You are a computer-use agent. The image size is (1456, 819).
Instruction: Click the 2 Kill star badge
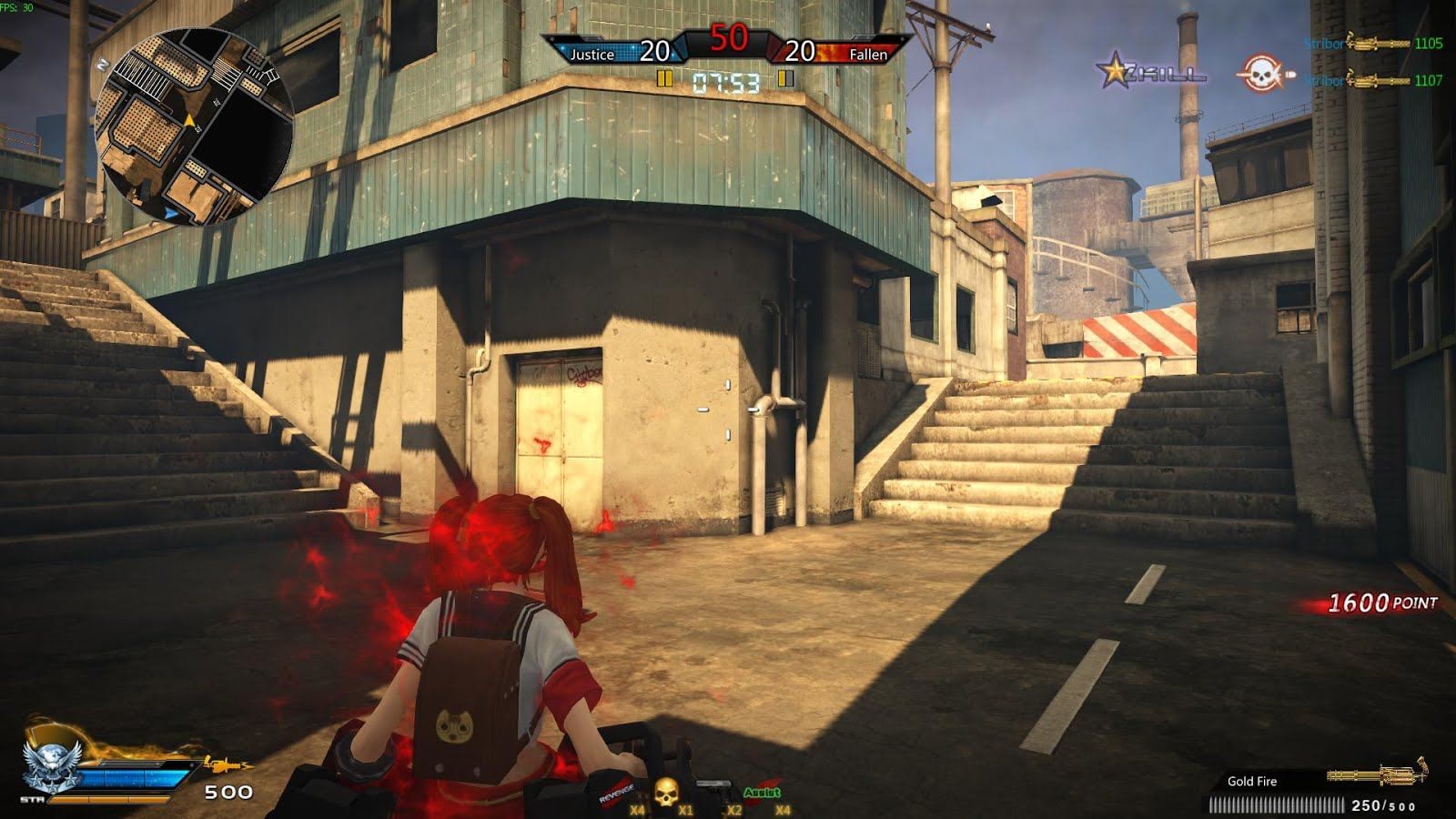click(1150, 73)
